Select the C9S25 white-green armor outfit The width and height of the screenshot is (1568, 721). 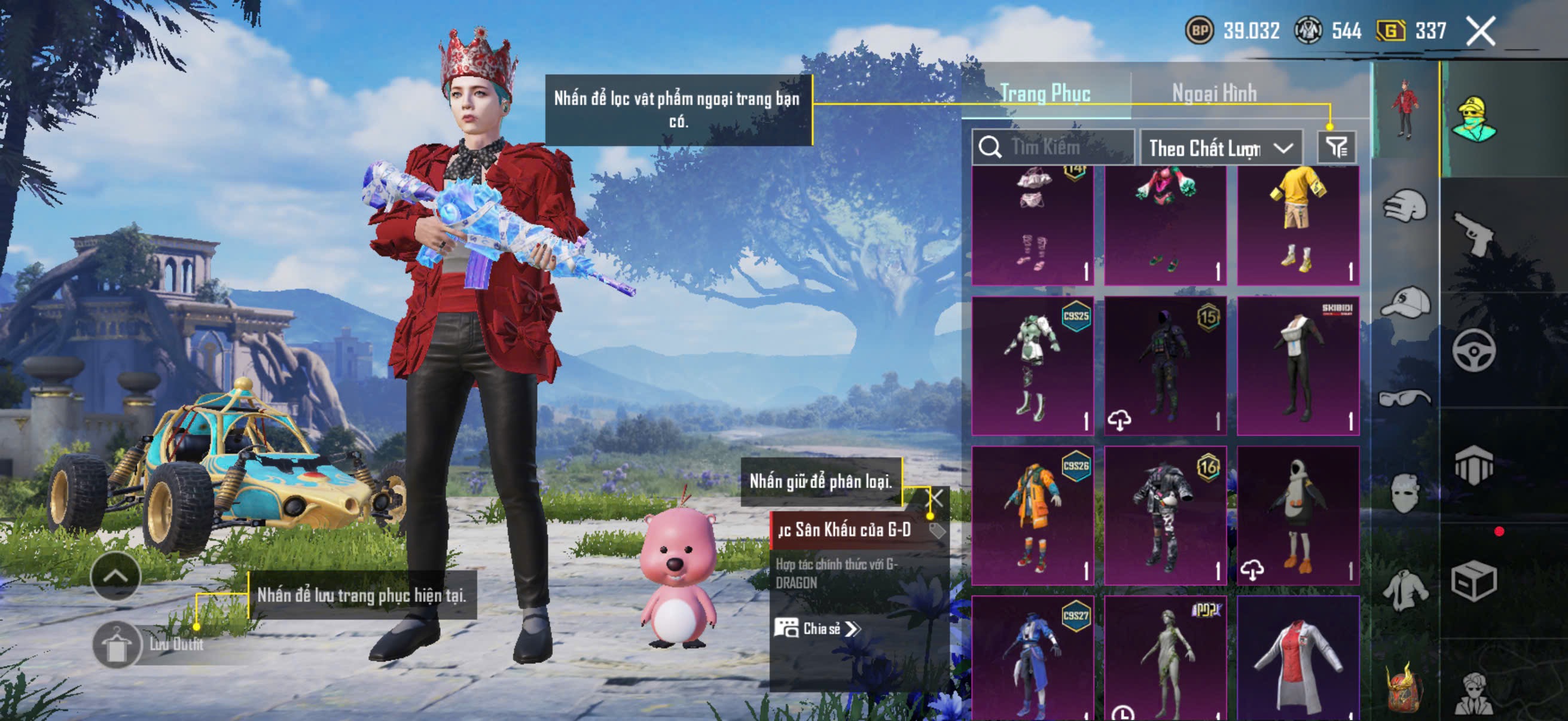tap(1032, 366)
